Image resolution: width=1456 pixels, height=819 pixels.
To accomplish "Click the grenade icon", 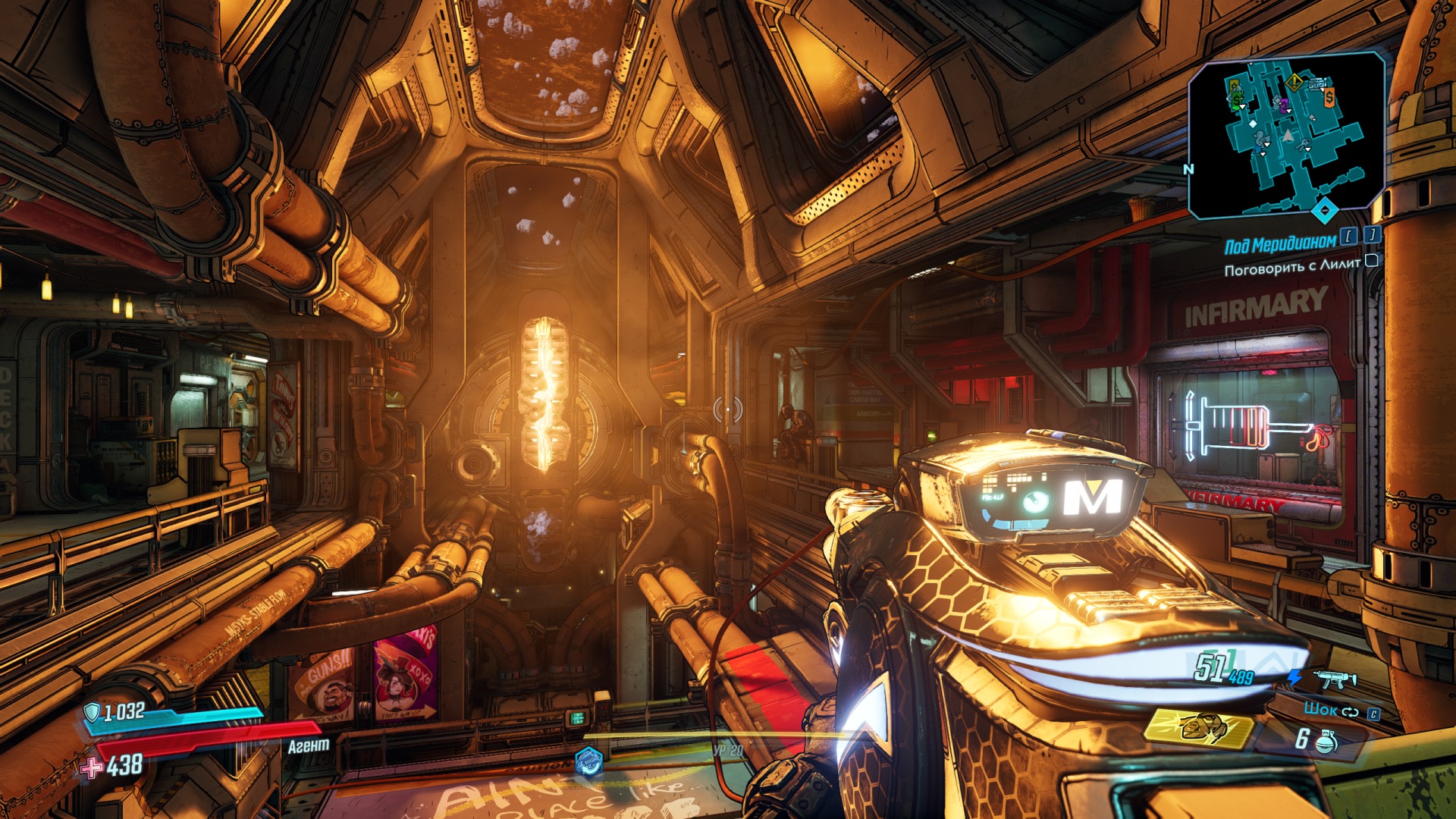I will click(x=1326, y=741).
